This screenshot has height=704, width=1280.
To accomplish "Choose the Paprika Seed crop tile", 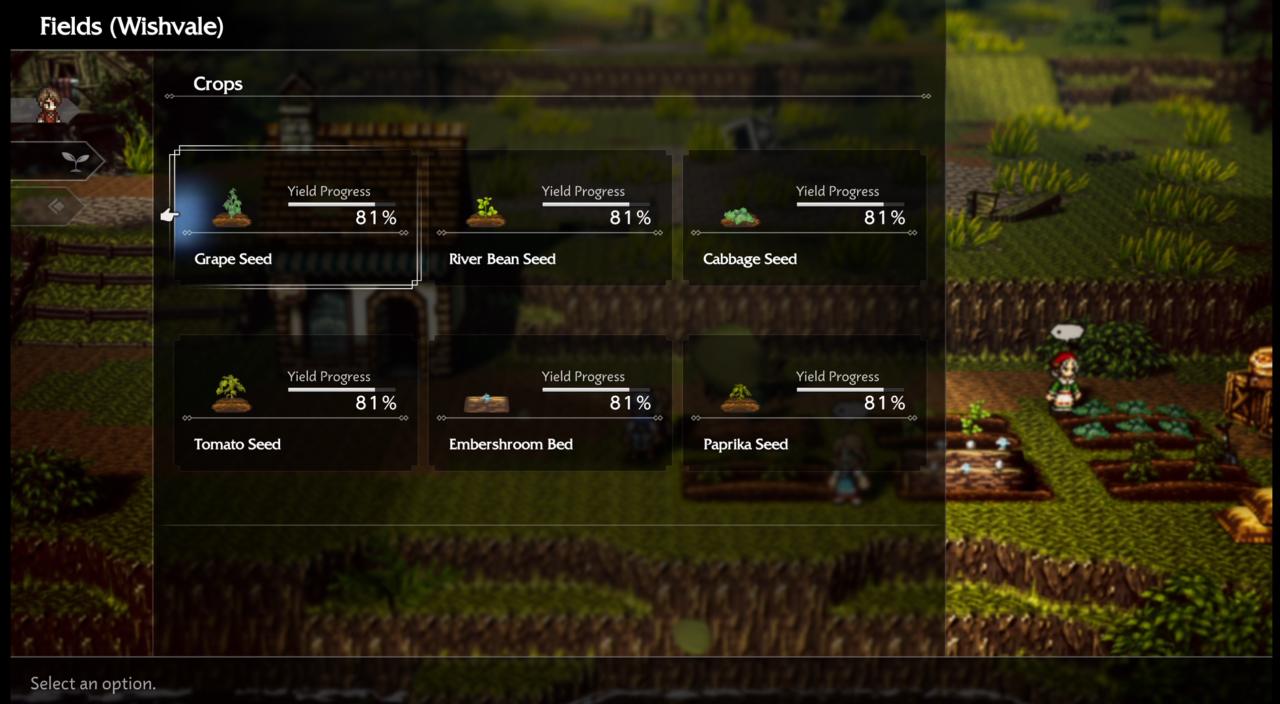I will (804, 404).
